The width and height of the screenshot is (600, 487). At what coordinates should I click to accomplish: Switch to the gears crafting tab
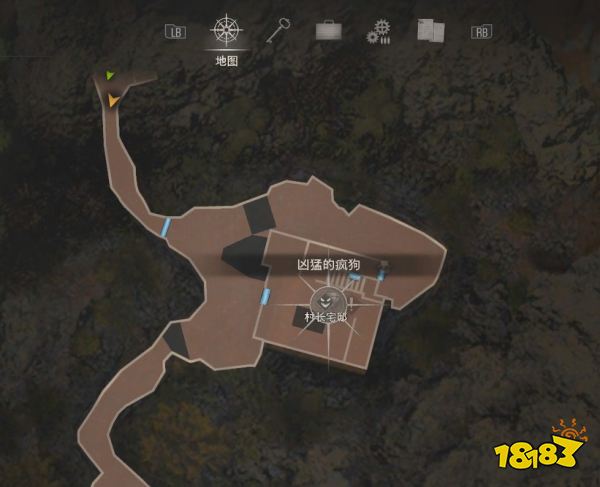click(x=378, y=31)
